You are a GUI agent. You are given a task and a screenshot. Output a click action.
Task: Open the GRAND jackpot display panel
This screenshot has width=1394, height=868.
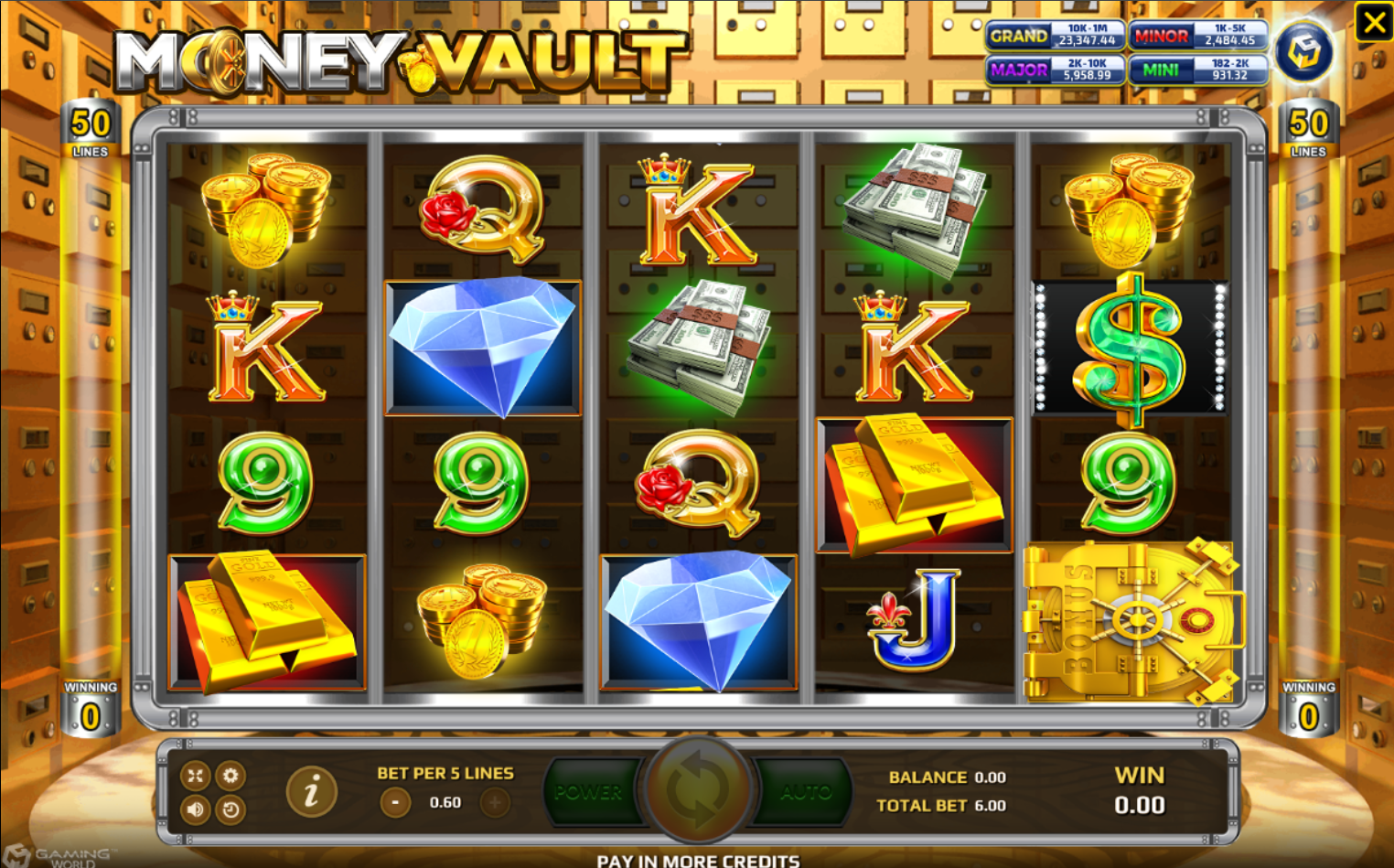(x=1055, y=36)
